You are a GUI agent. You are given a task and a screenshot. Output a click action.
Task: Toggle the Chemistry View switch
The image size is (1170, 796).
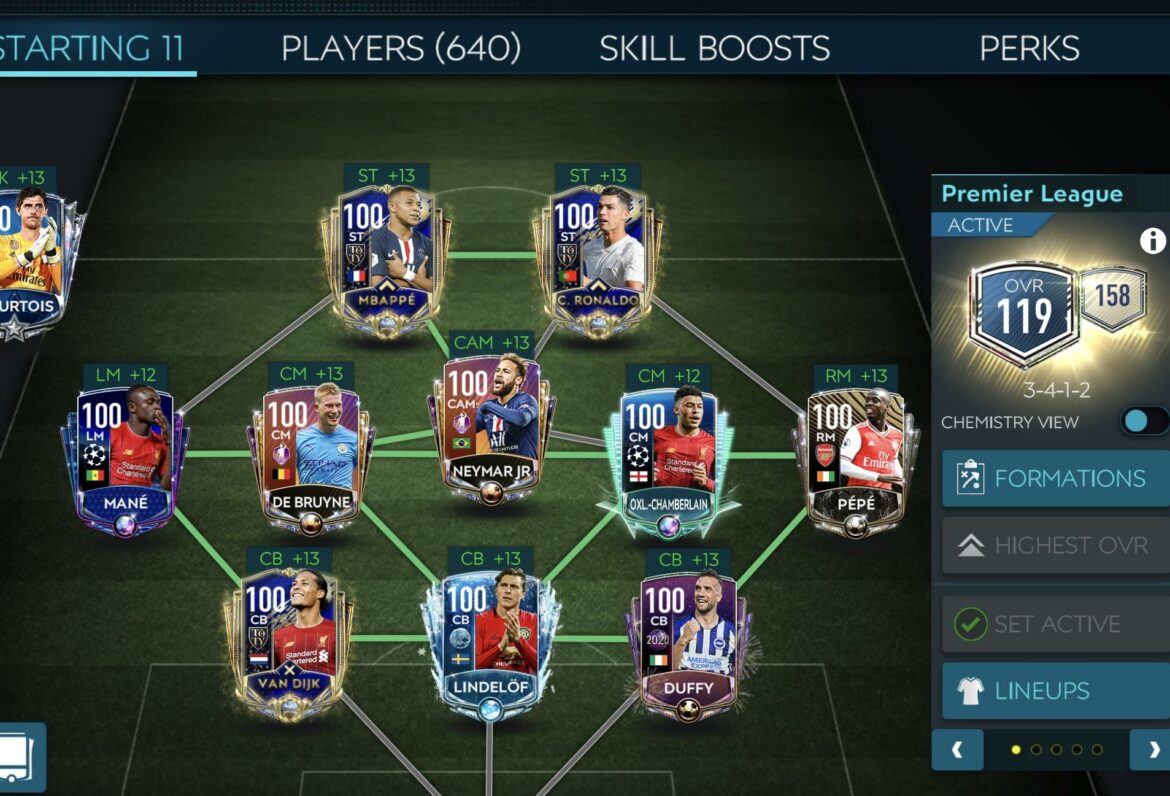pos(1143,421)
